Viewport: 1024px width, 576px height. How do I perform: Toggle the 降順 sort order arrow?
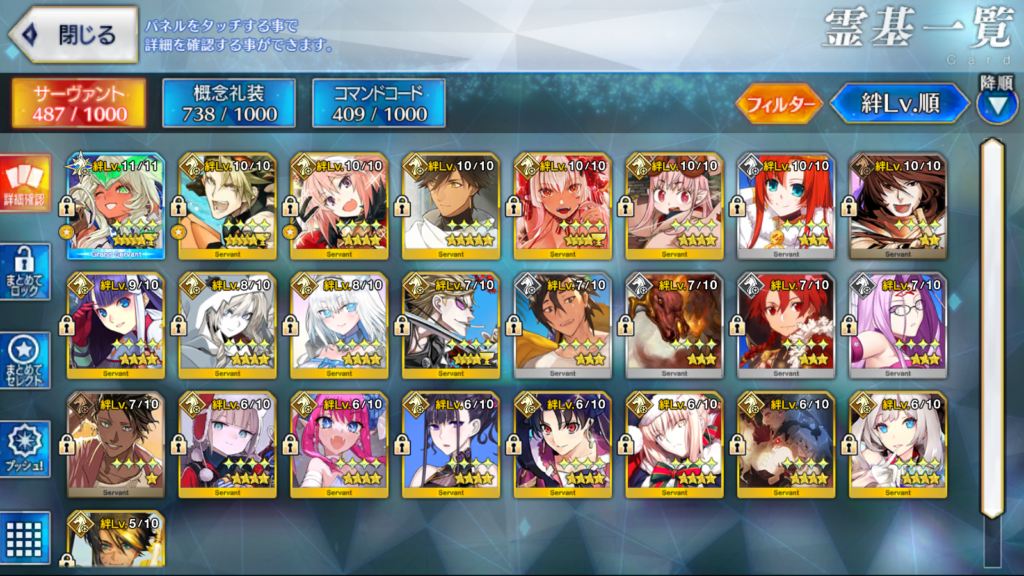996,104
